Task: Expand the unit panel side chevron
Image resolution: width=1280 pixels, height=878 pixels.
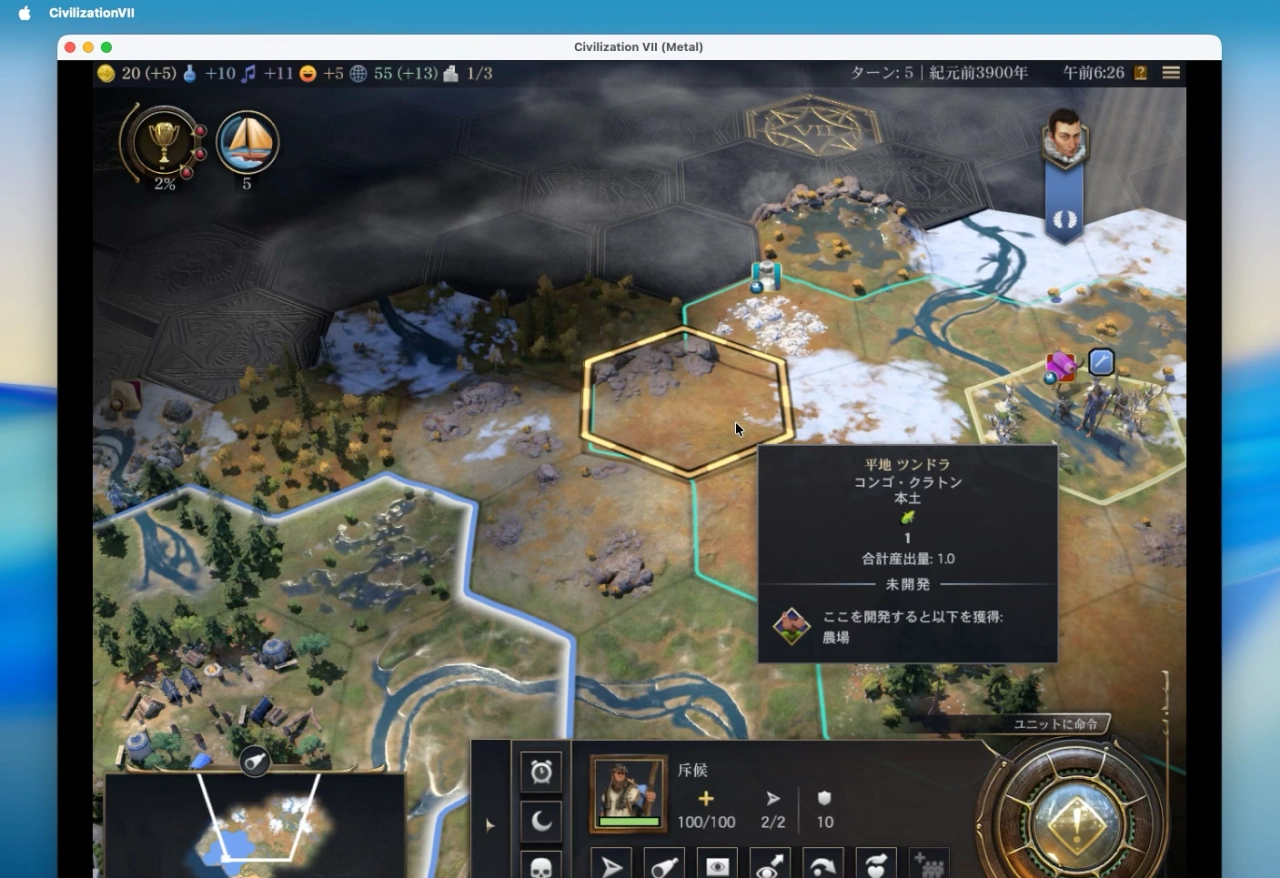Action: coord(490,825)
